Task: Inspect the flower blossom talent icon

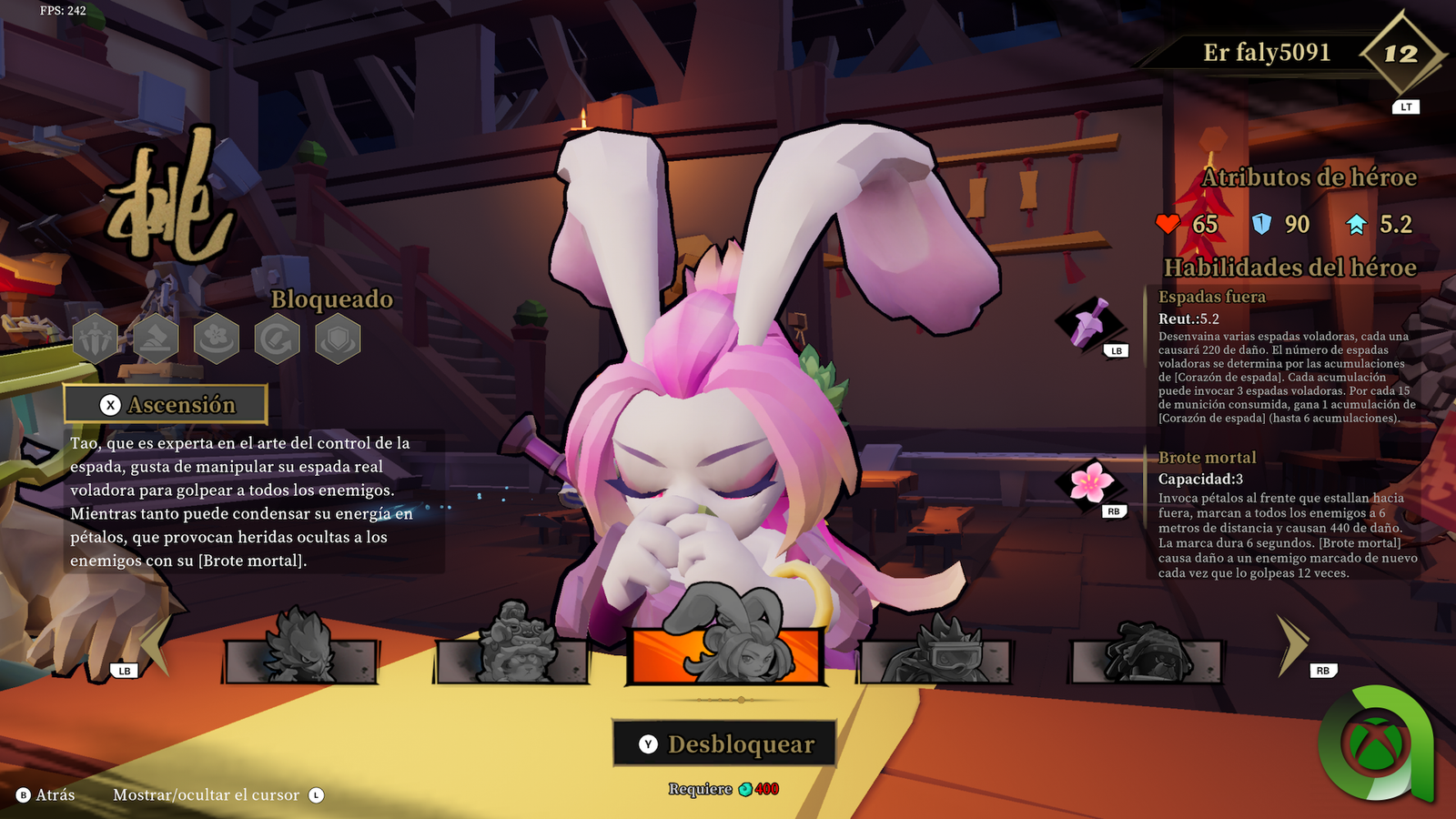Action: coord(217,339)
